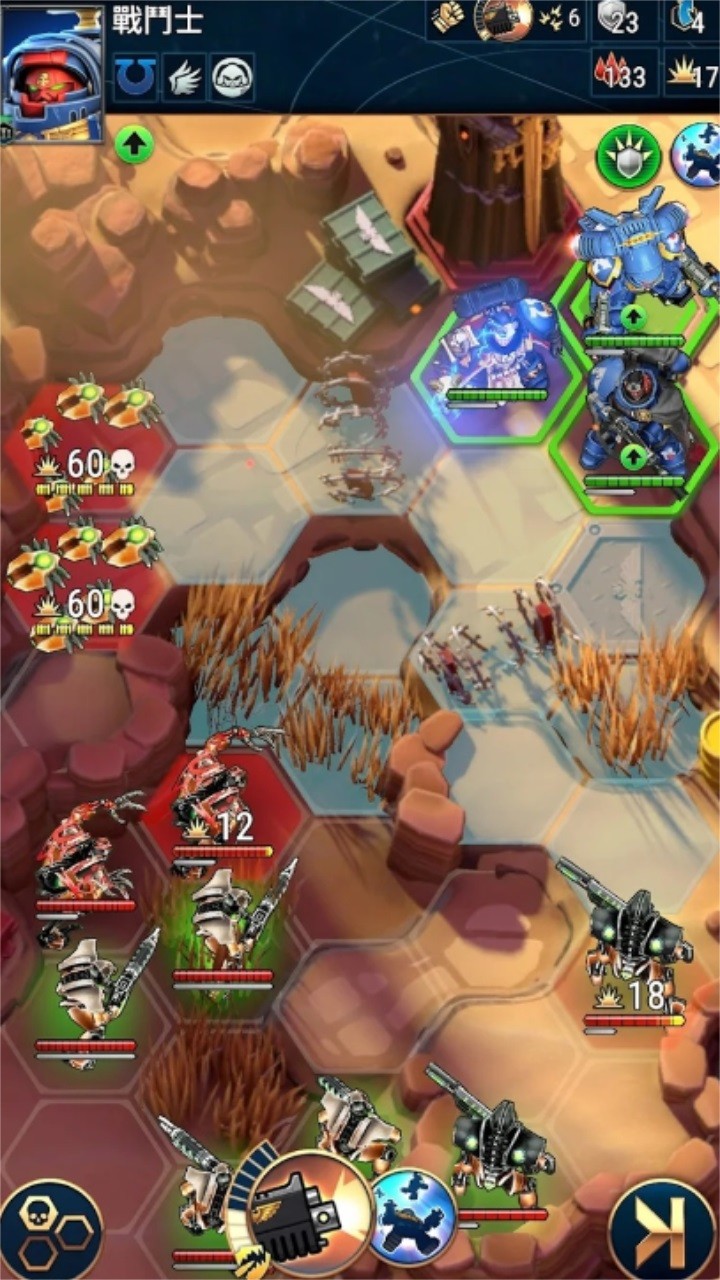Tap the white helmet trait icon
This screenshot has height=1280, width=720.
(232, 76)
